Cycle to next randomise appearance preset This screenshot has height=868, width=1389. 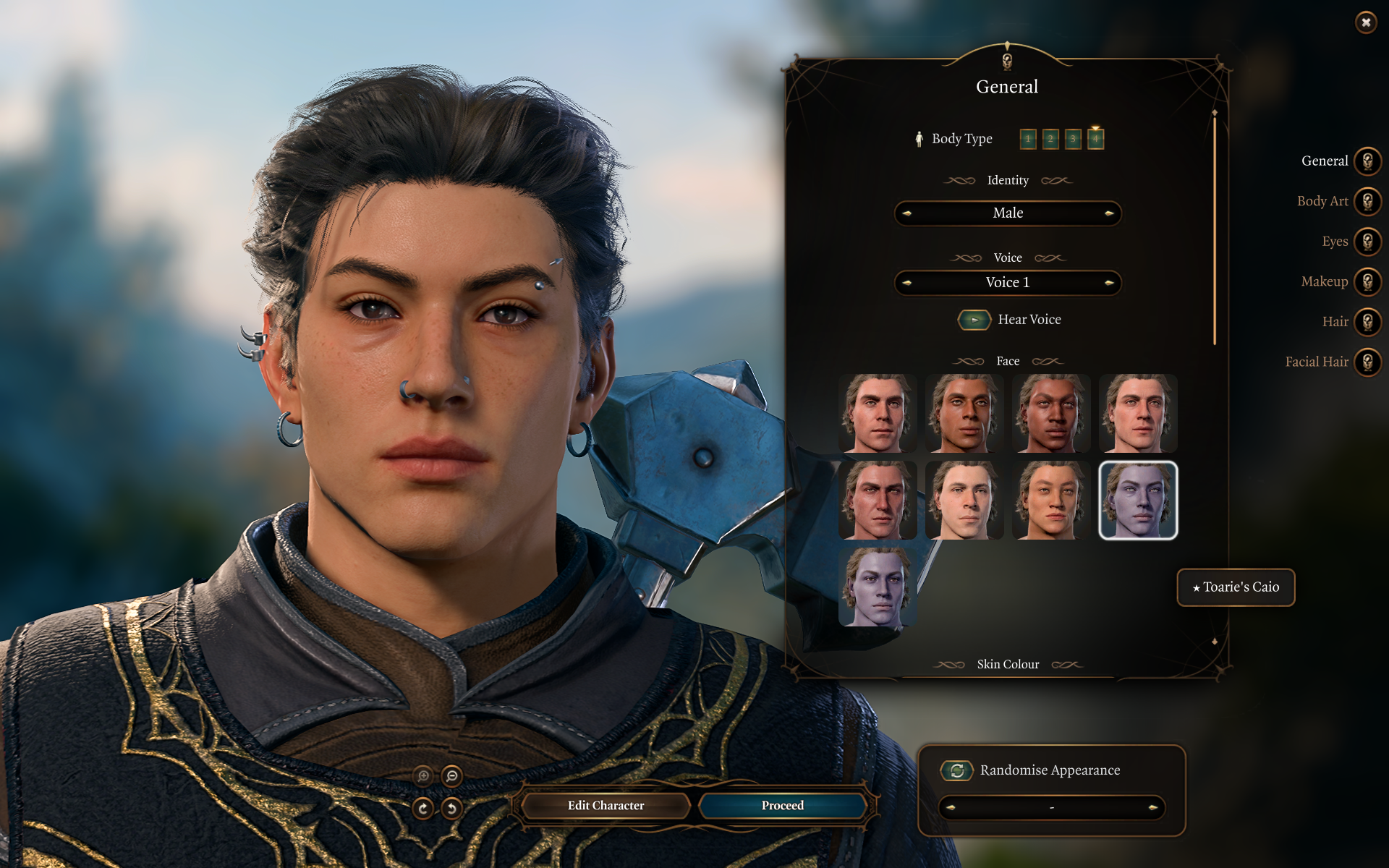coord(1152,807)
